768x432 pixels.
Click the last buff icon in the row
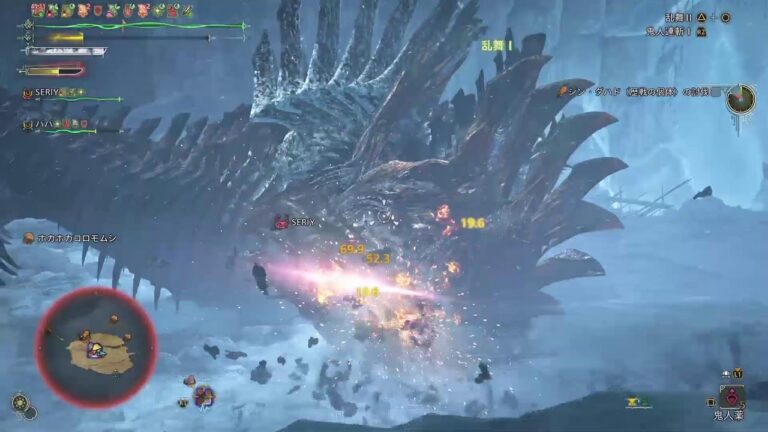(188, 11)
